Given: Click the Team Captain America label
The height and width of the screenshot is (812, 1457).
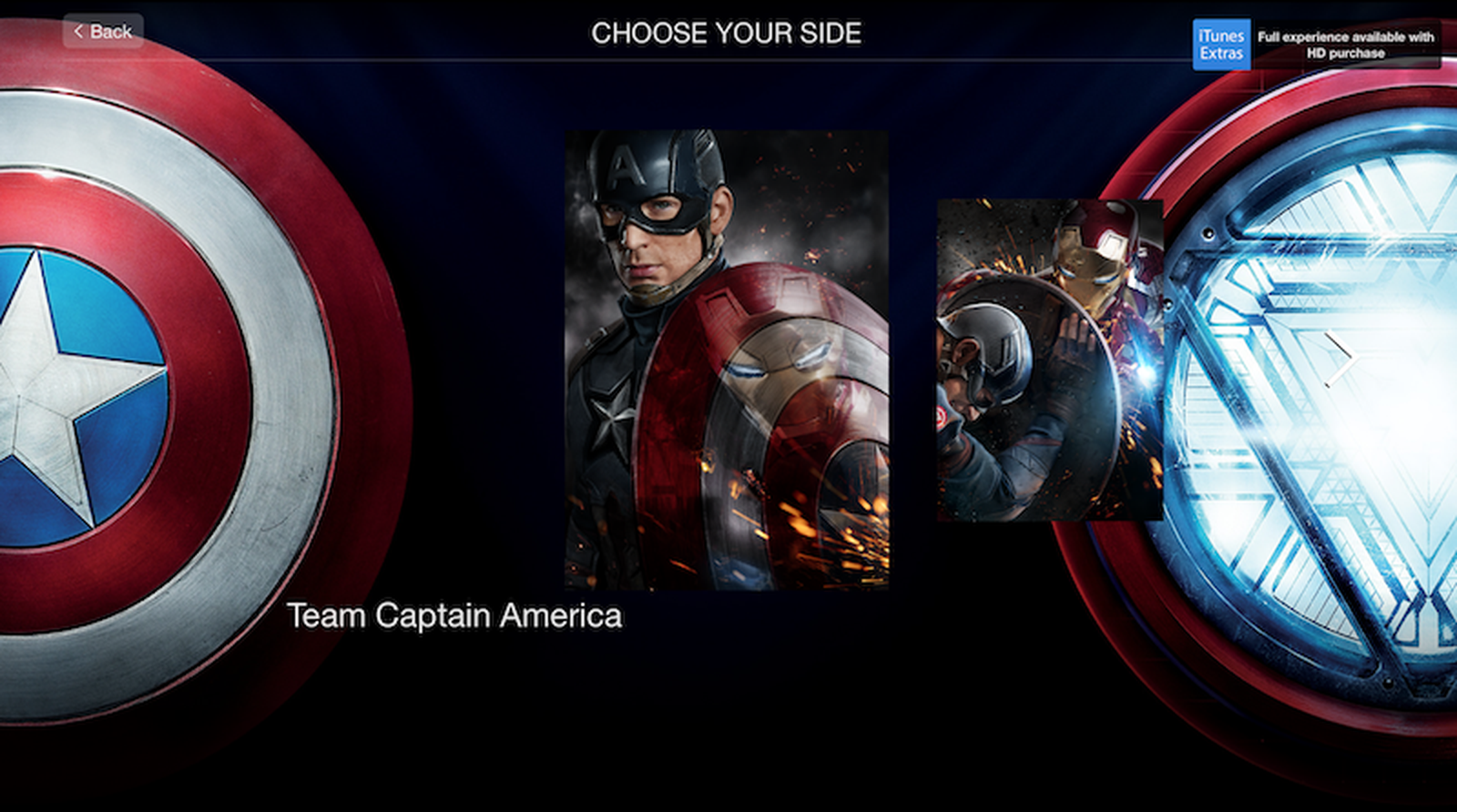Looking at the screenshot, I should point(455,615).
